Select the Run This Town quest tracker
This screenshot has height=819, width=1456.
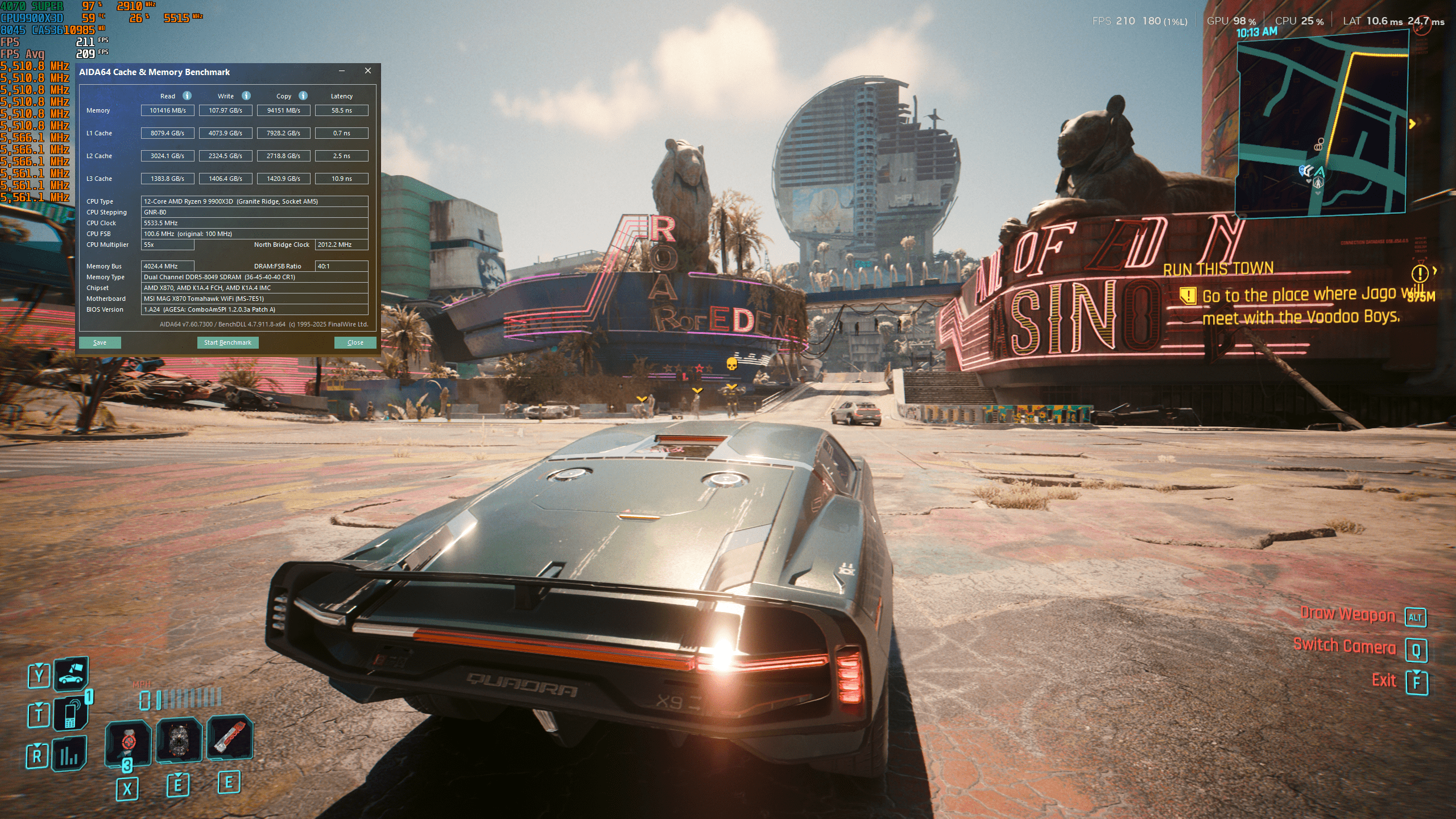coord(1218,268)
